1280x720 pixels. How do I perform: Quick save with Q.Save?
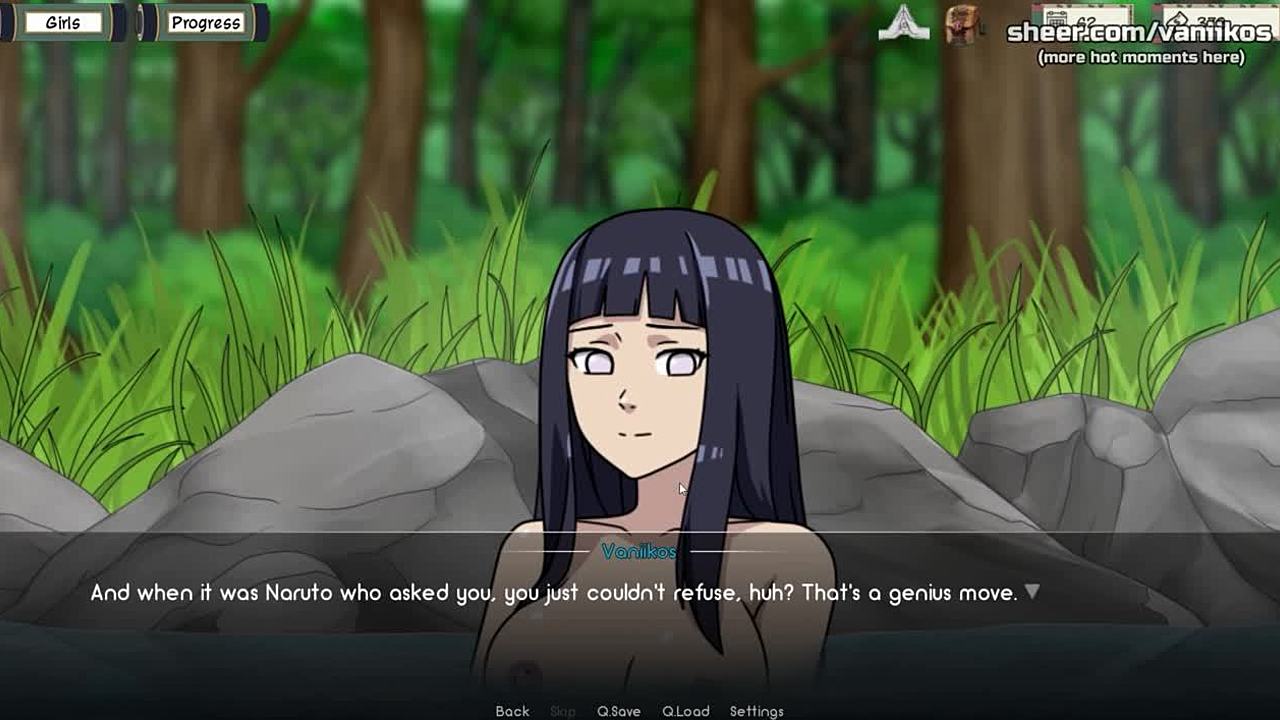618,711
